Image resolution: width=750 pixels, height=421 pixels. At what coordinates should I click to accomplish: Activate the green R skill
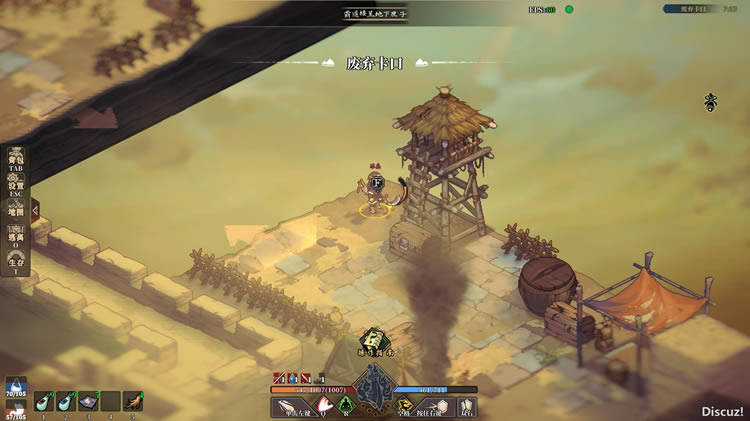click(x=347, y=406)
